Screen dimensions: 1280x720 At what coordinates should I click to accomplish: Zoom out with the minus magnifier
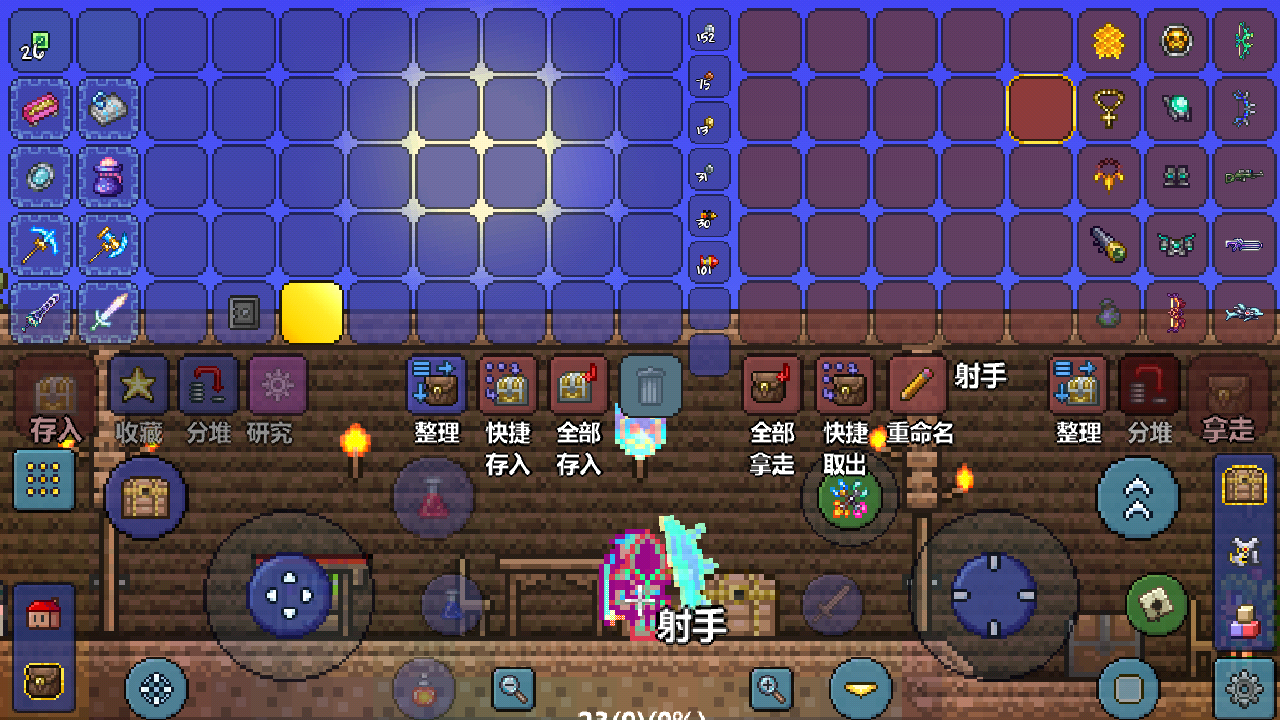[513, 687]
